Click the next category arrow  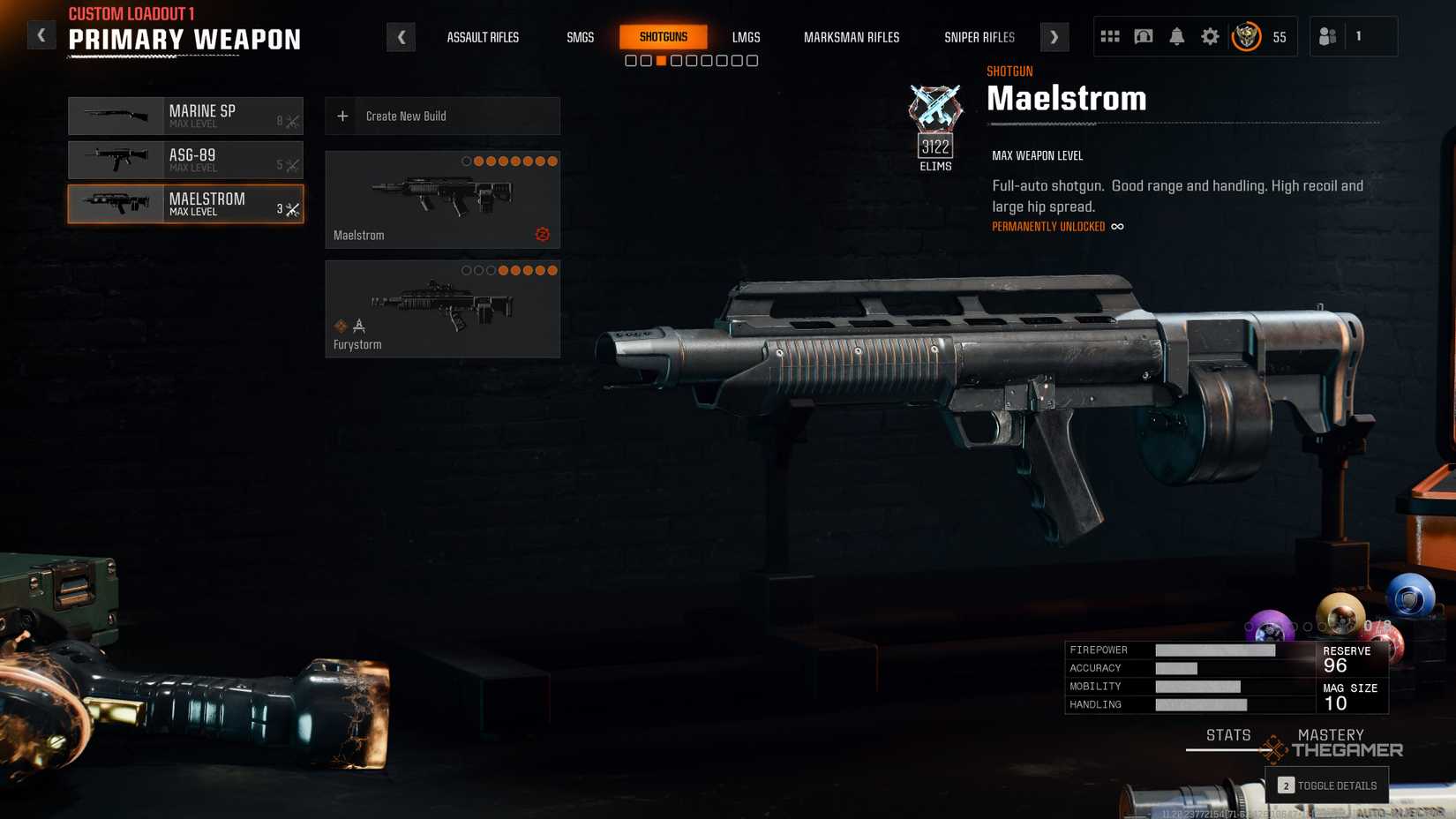point(1054,37)
